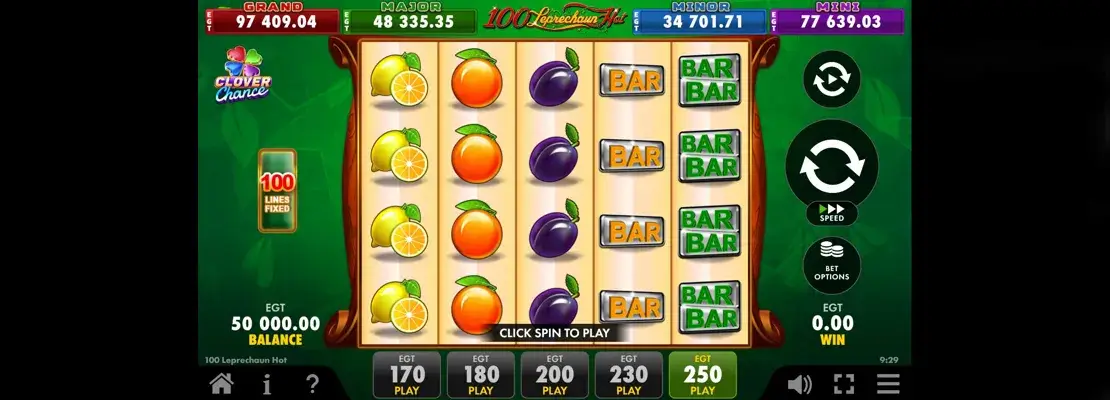Open the paytable info icon
The height and width of the screenshot is (400, 1110).
coord(267,383)
